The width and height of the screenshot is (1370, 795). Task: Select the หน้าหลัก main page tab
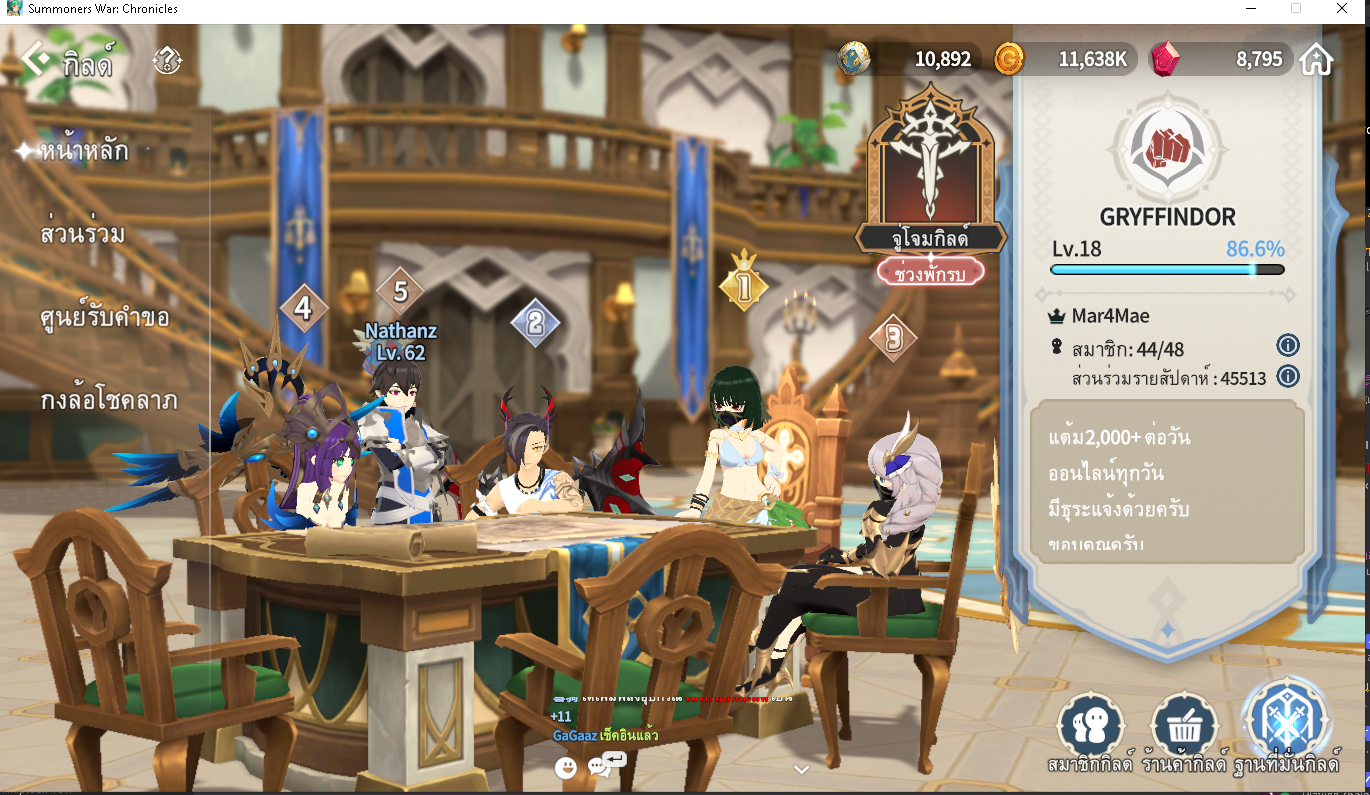coord(84,152)
